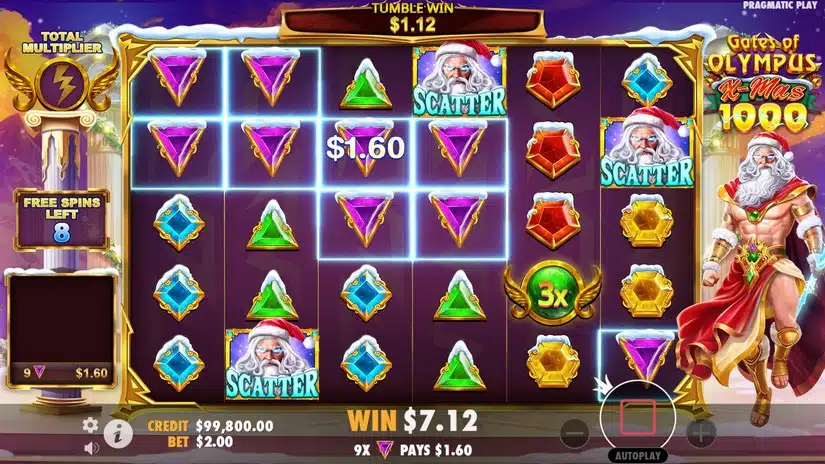
Task: Open the settings gear menu
Action: point(90,425)
